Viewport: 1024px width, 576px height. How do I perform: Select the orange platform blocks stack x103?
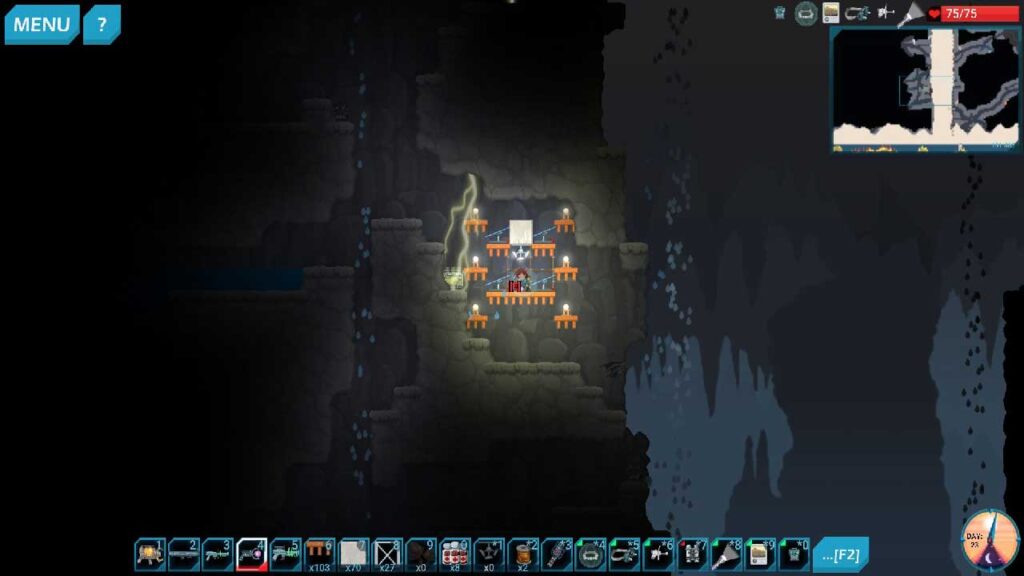(x=320, y=553)
